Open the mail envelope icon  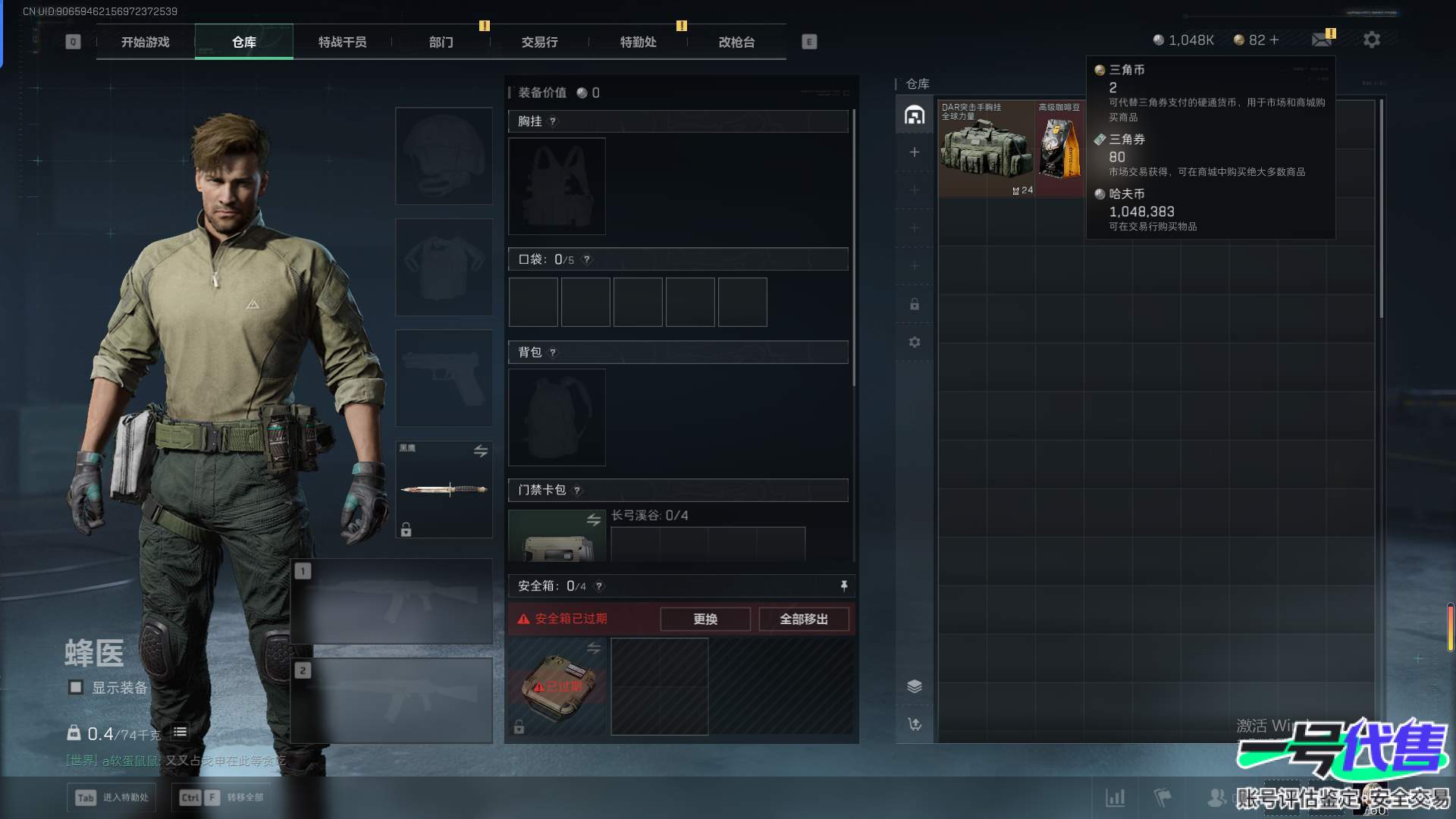click(1322, 39)
